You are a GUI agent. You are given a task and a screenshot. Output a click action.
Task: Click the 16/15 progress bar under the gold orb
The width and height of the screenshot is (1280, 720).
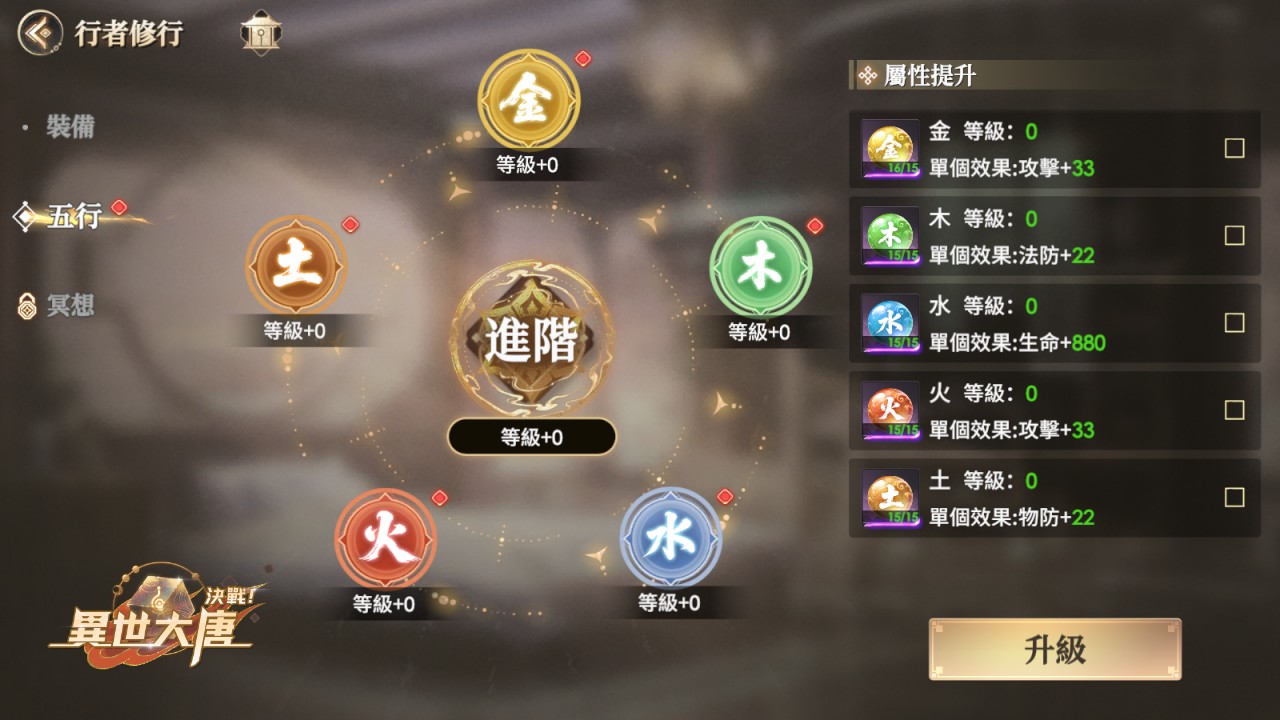pos(889,170)
